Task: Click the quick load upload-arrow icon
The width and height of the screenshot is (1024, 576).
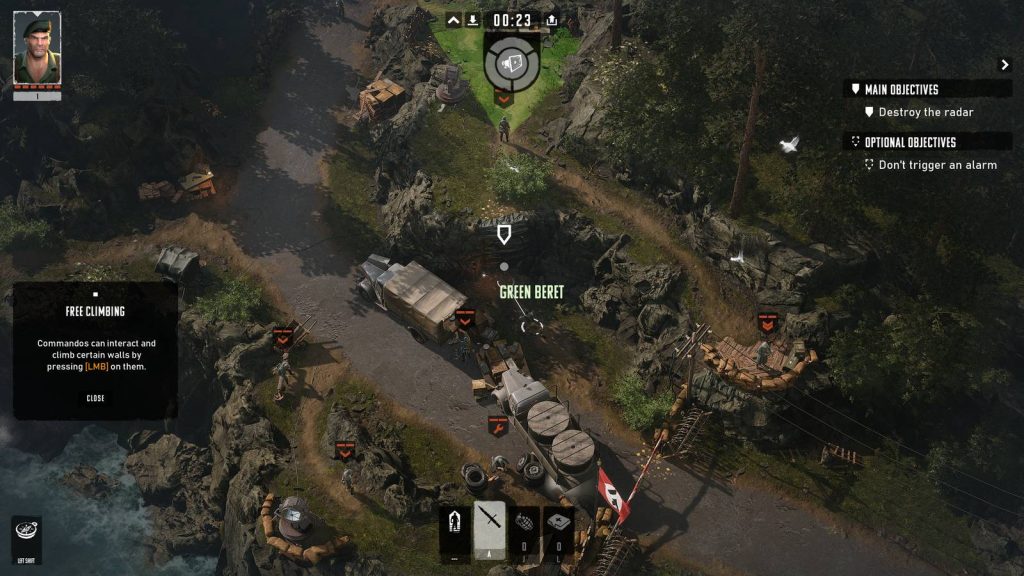Action: (x=551, y=20)
